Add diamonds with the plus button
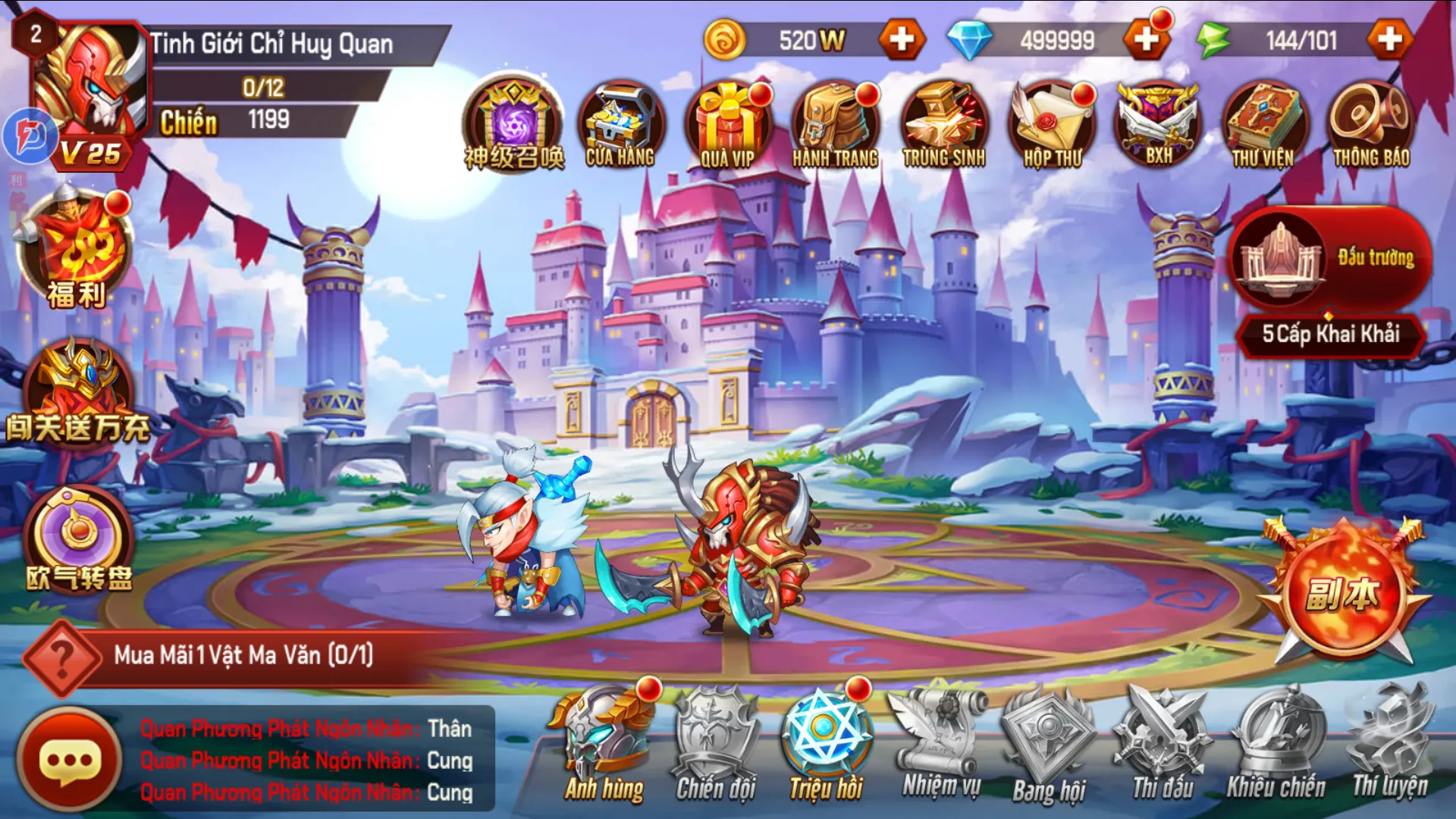 click(x=1145, y=42)
